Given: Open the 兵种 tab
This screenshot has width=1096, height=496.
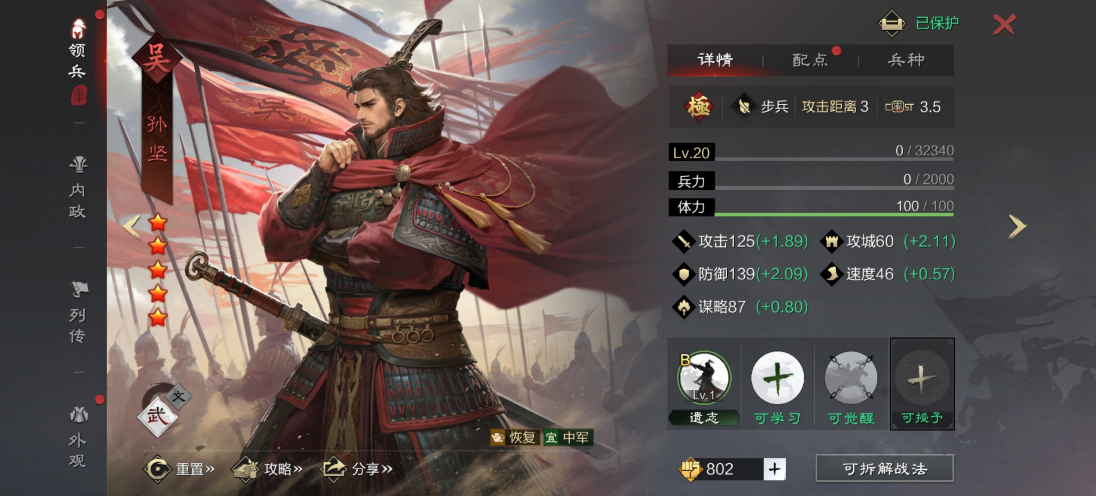Looking at the screenshot, I should click(906, 60).
